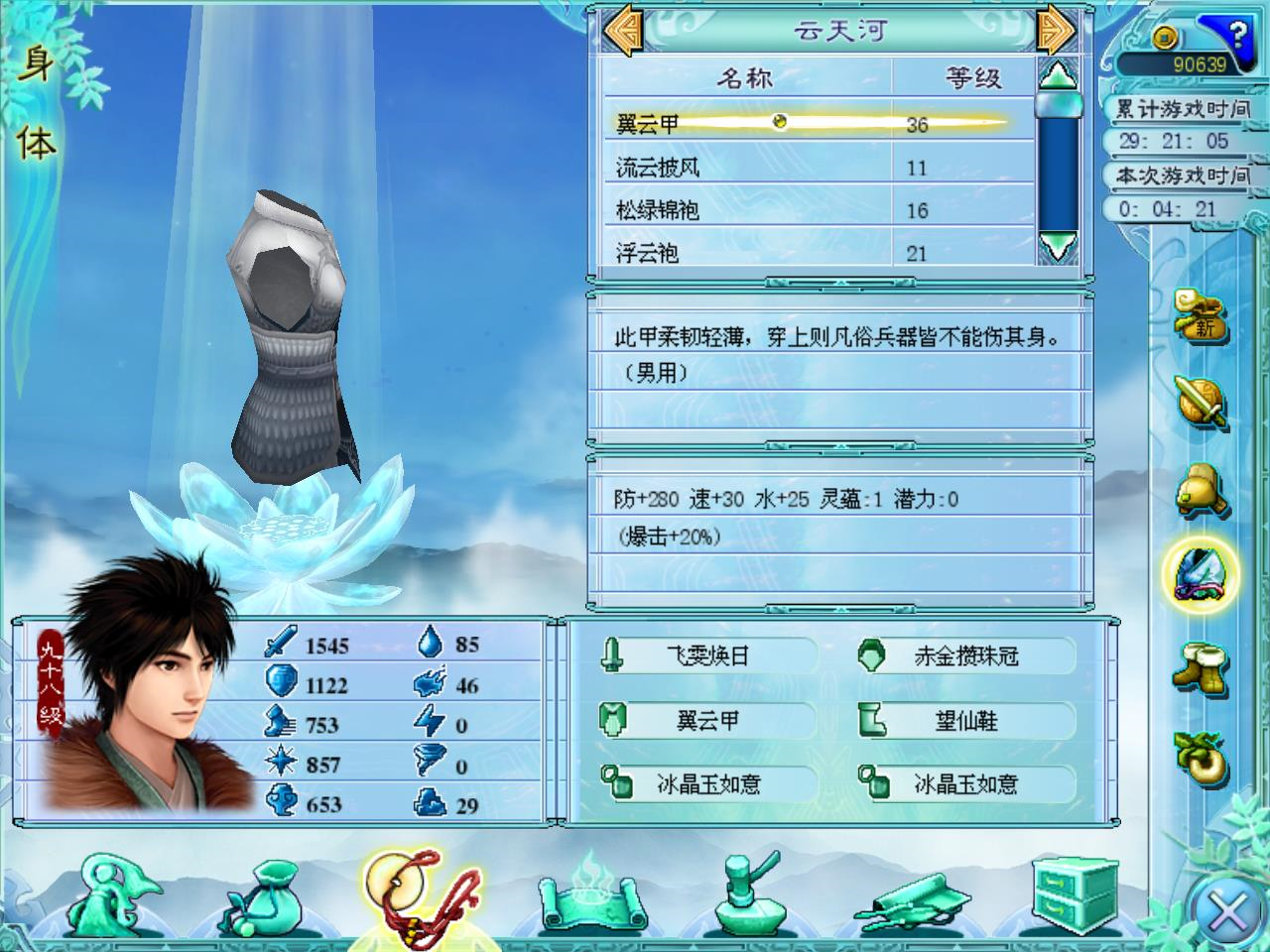The image size is (1270, 952).
Task: Open the new items bag category
Action: tap(1200, 313)
